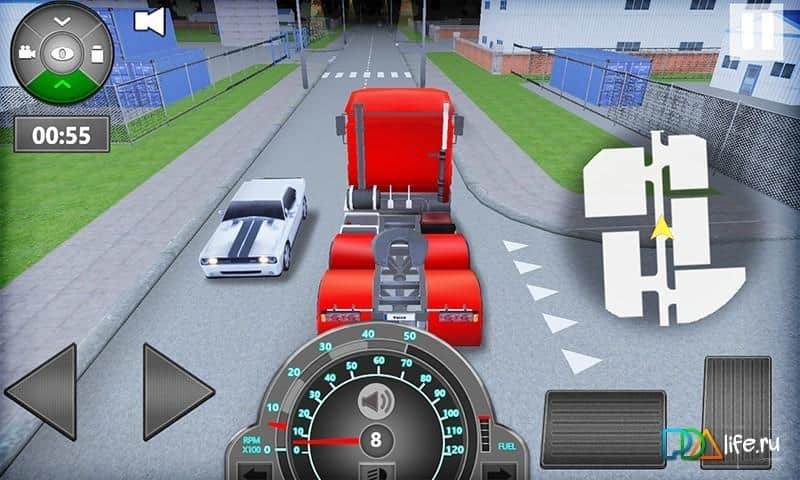Open the white route minimap
This screenshot has width=800, height=480.
point(662,232)
